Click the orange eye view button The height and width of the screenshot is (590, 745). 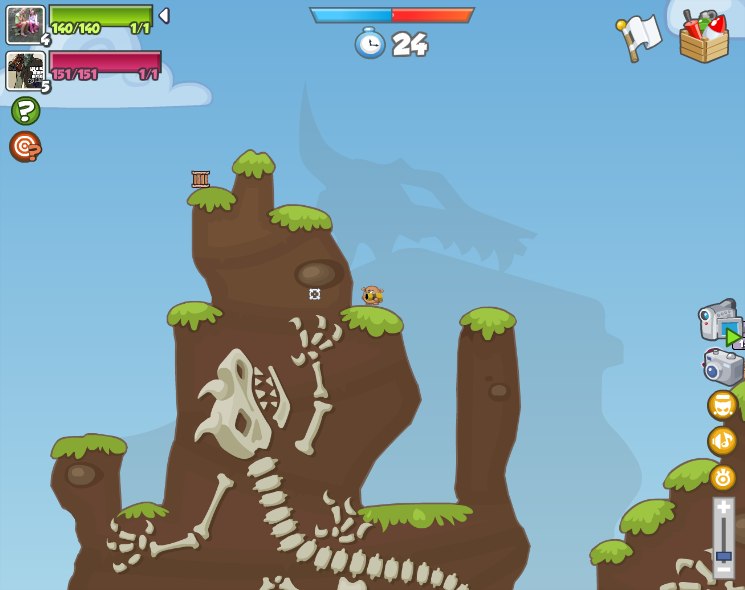click(x=722, y=477)
